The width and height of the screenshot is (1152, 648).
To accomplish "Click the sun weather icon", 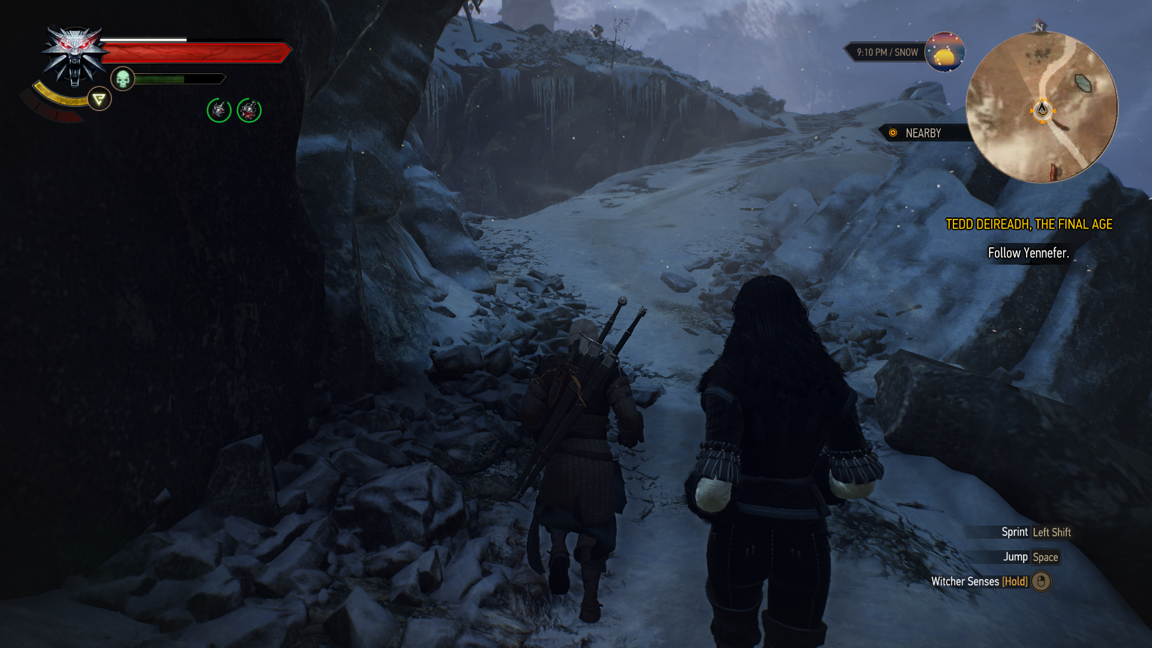I will 944,53.
